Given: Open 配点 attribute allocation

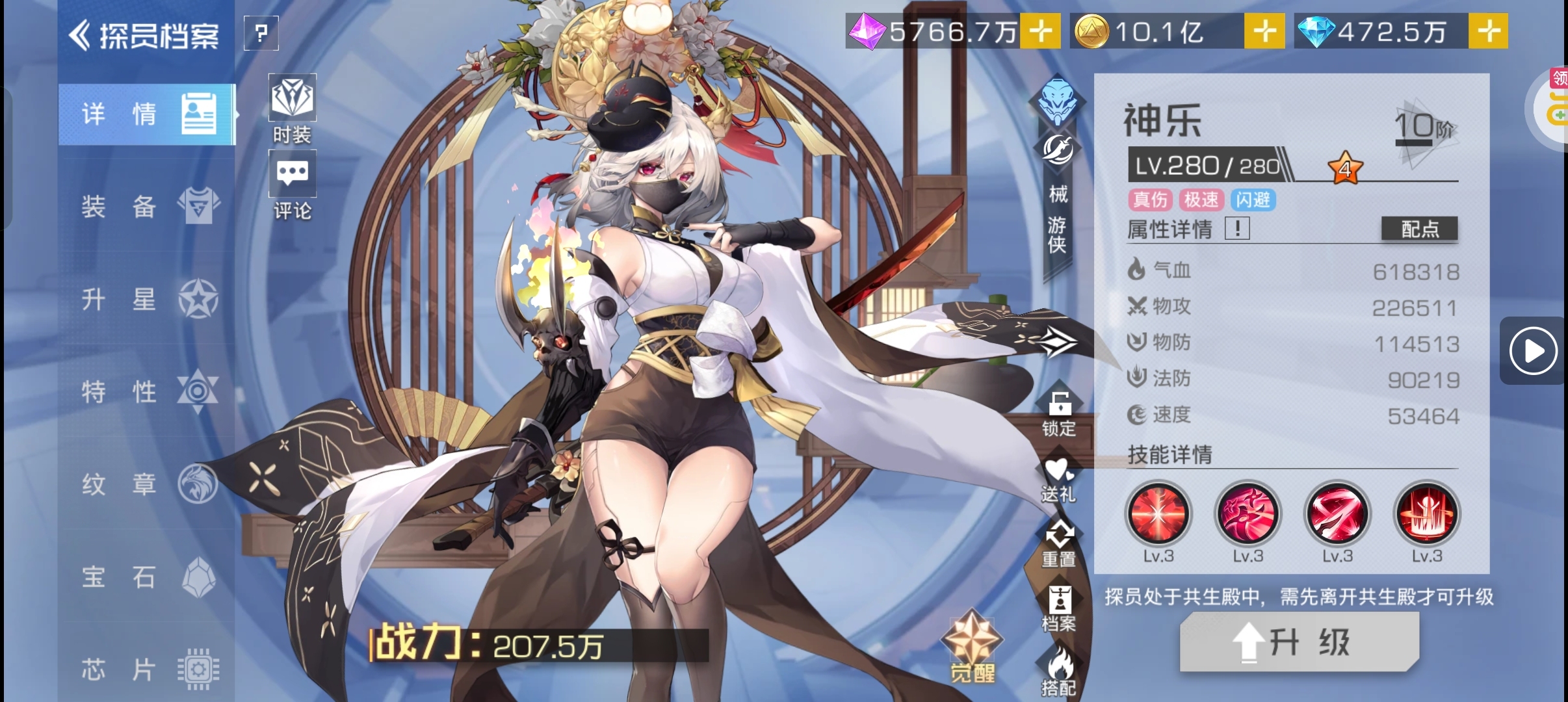Looking at the screenshot, I should (1420, 229).
